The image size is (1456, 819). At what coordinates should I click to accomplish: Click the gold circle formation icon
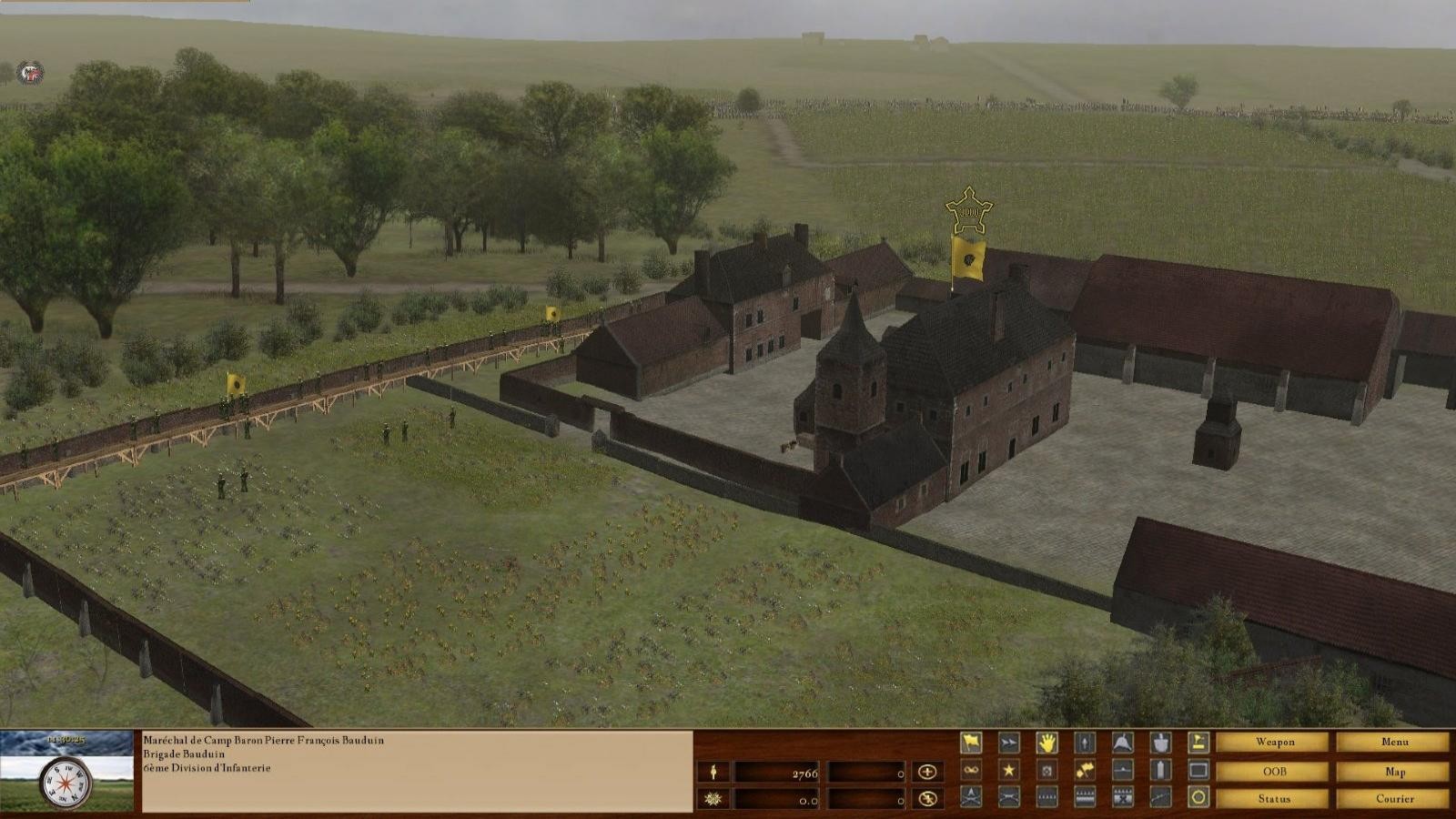click(1198, 798)
